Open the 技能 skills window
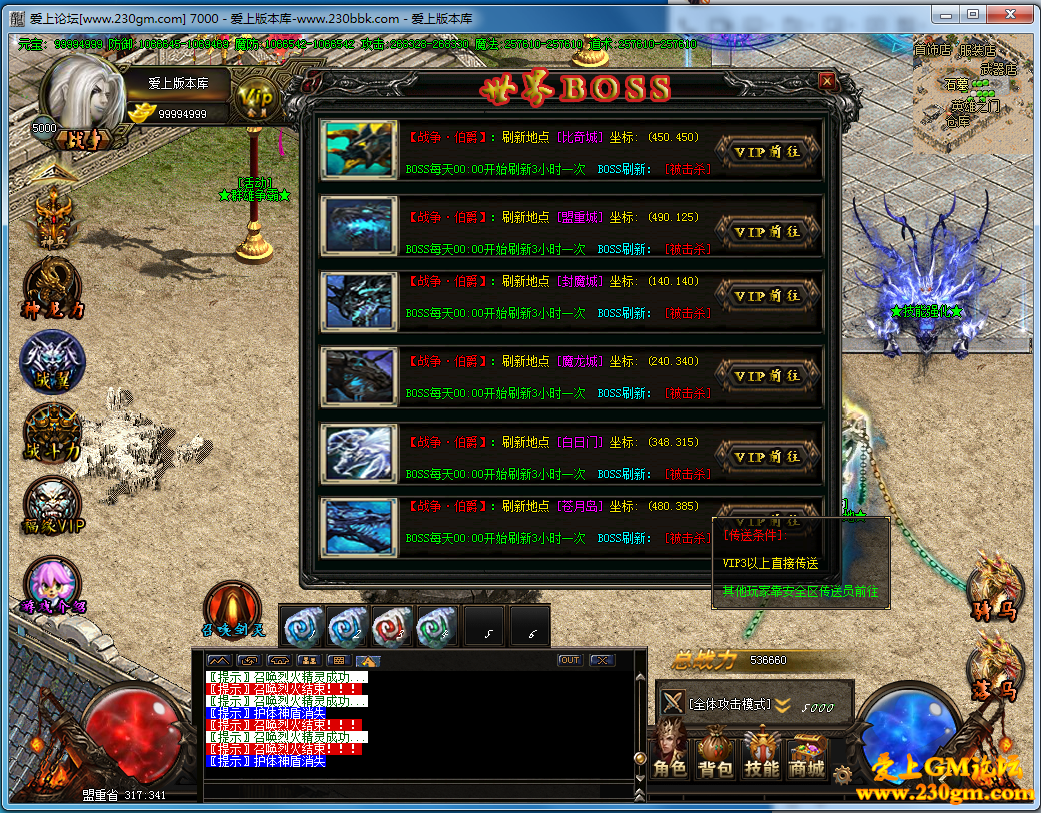 762,755
